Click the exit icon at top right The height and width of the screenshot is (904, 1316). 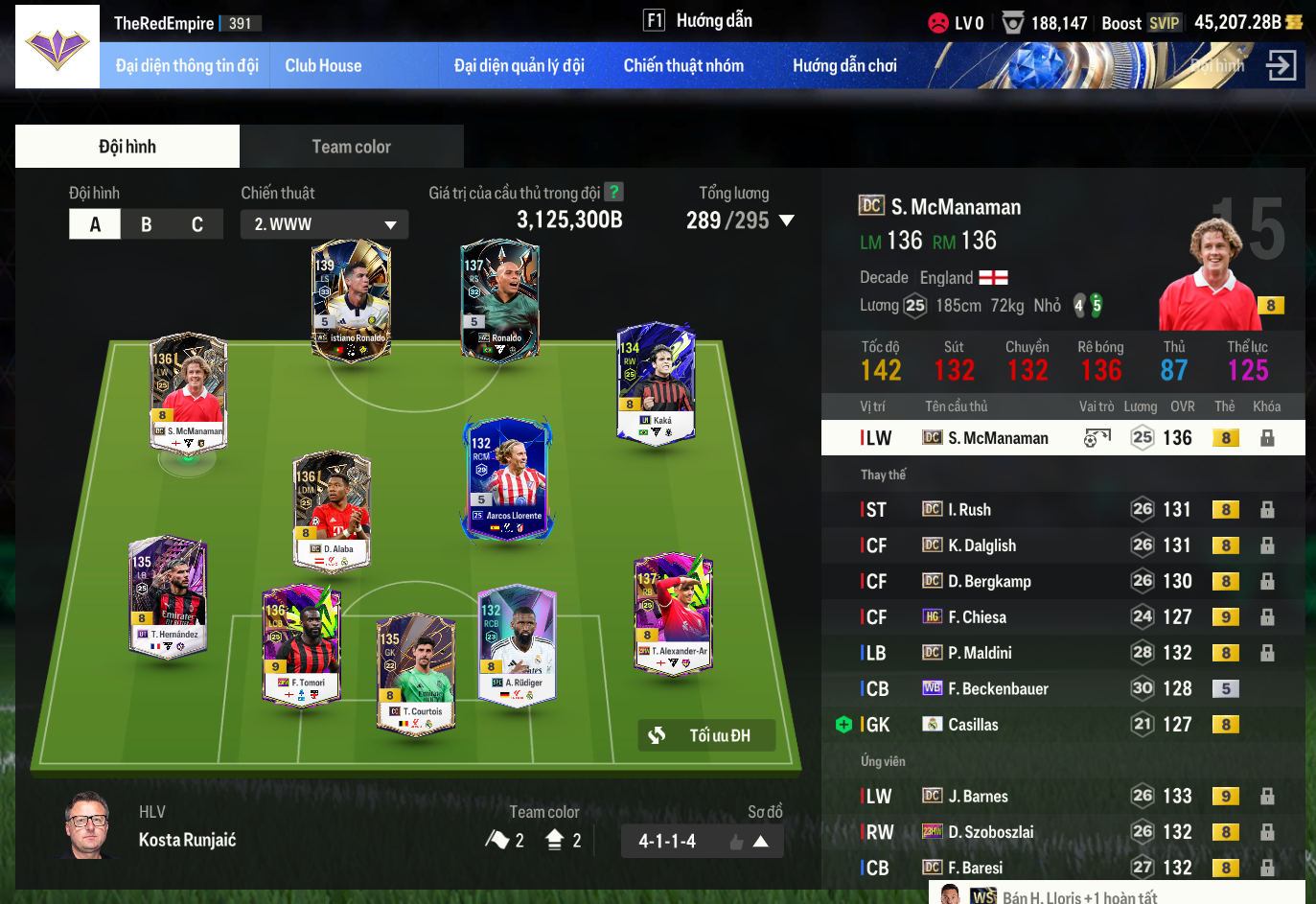point(1281,66)
